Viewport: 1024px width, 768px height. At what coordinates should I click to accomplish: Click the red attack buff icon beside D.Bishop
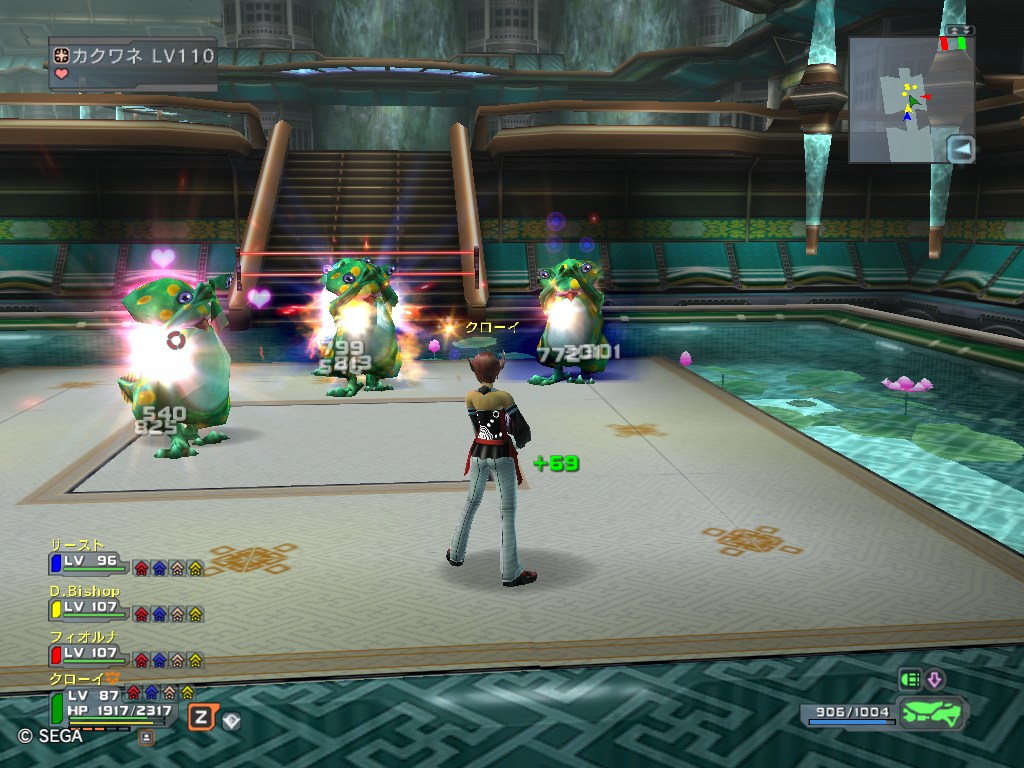[x=141, y=613]
